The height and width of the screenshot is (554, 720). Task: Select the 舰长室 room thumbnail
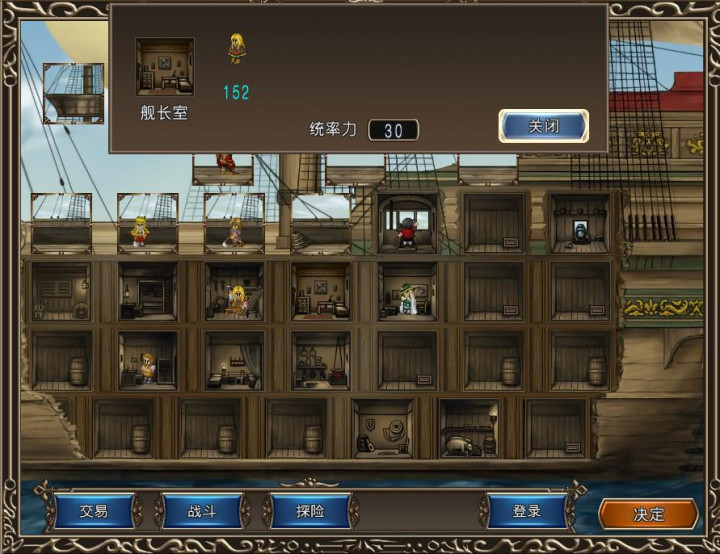pos(164,68)
